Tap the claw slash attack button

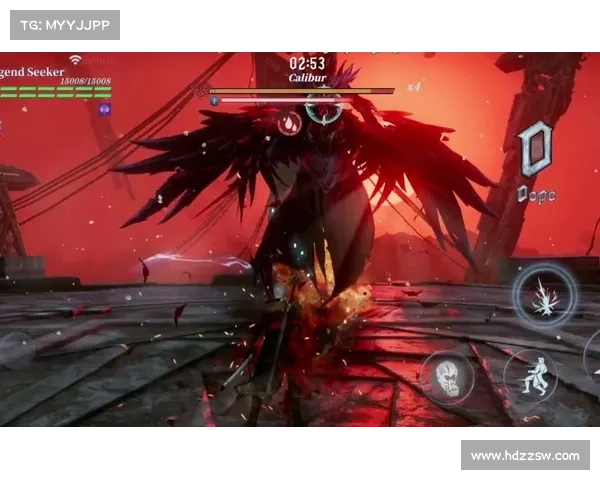pos(545,296)
